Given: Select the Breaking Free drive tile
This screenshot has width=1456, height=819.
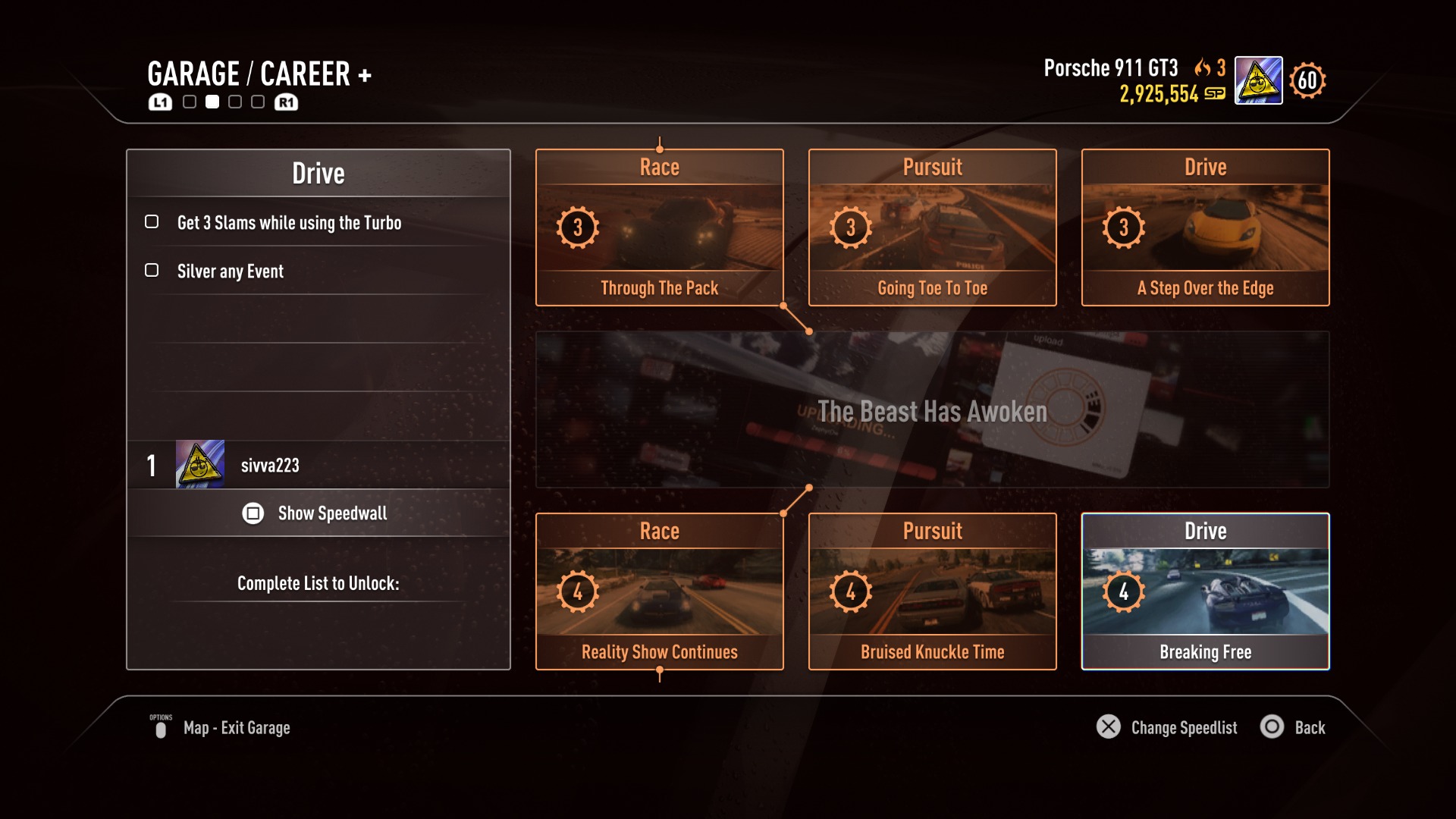Looking at the screenshot, I should (x=1205, y=591).
